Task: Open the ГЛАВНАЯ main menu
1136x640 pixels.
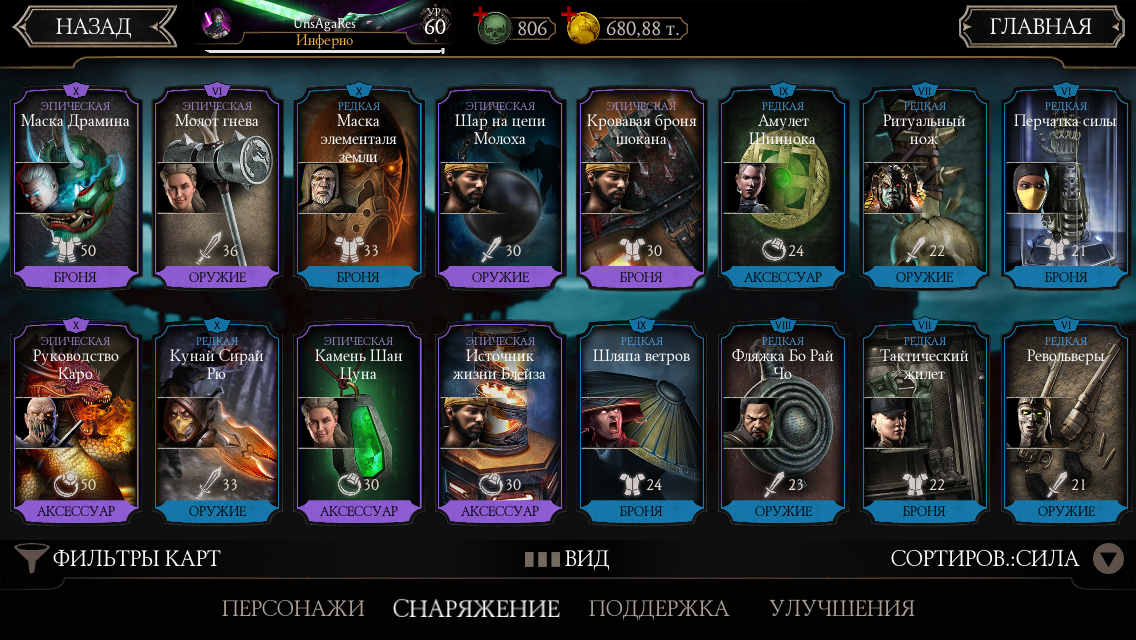Action: [1040, 27]
